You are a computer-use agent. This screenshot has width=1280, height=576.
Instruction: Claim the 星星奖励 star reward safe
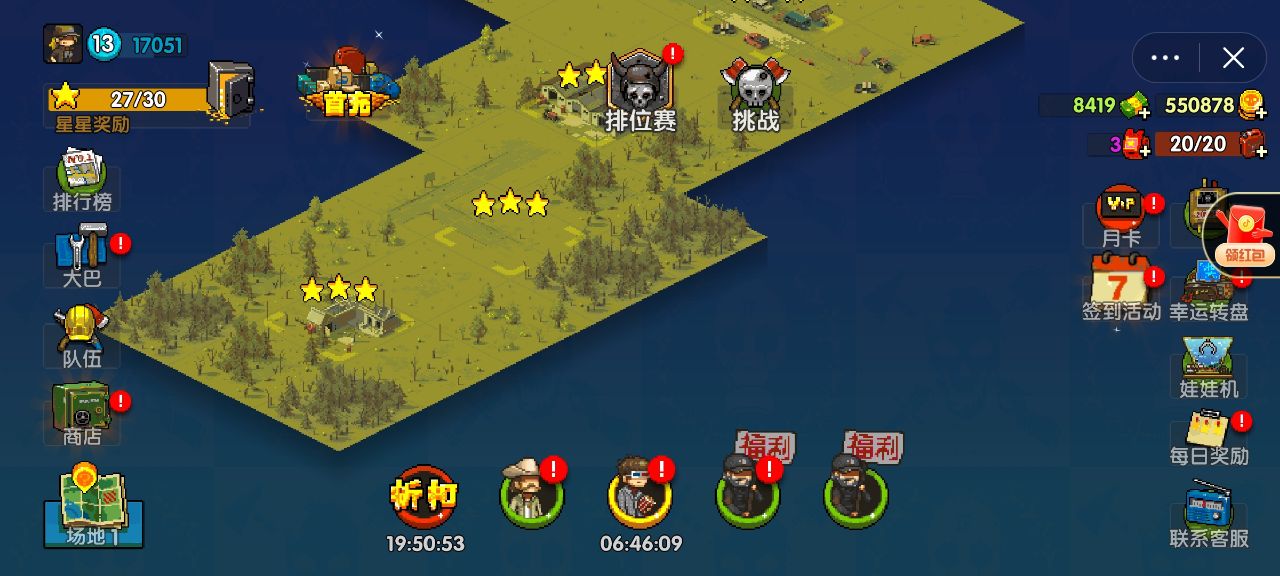coord(230,90)
